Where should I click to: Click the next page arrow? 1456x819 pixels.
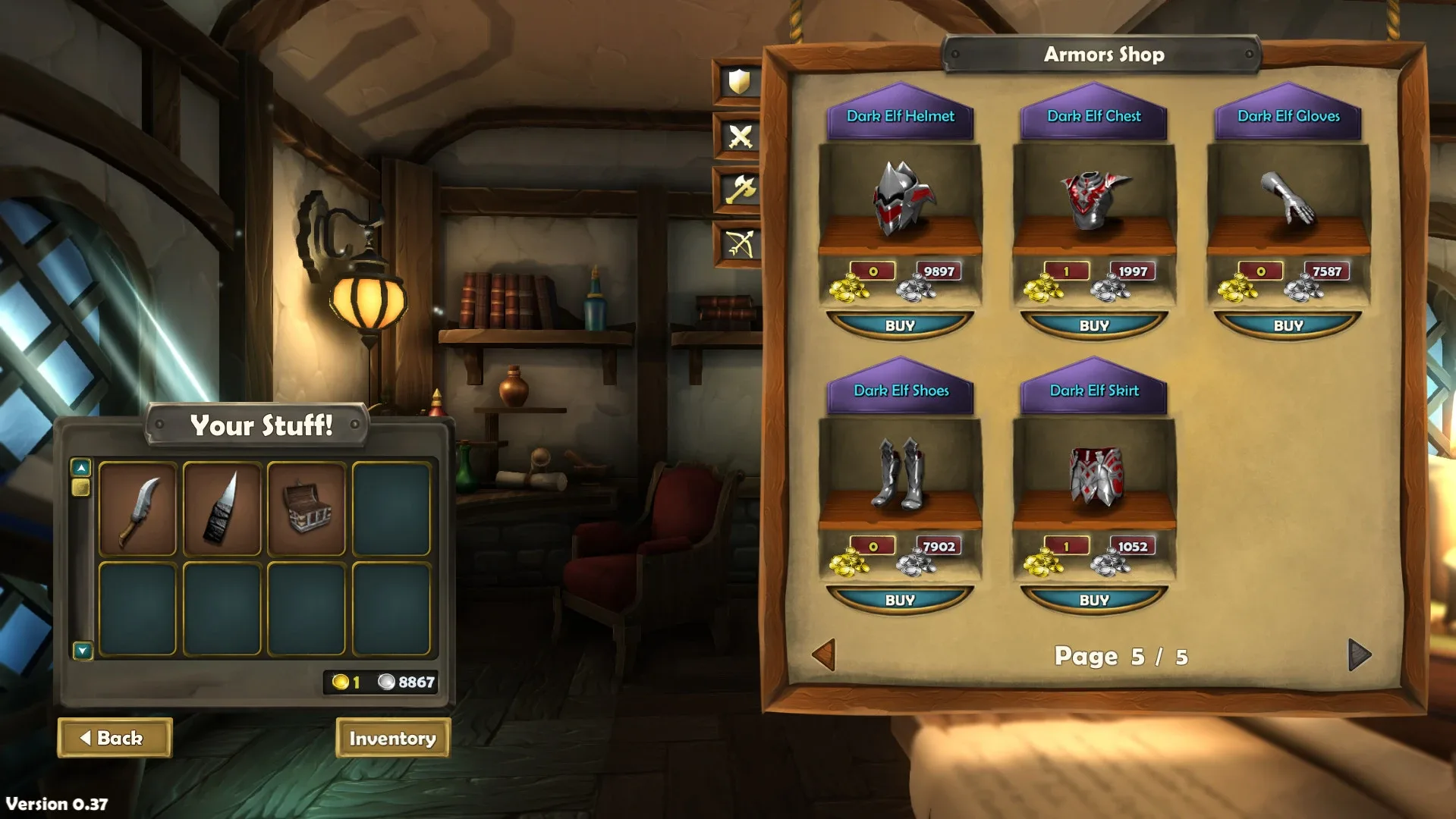[1359, 655]
